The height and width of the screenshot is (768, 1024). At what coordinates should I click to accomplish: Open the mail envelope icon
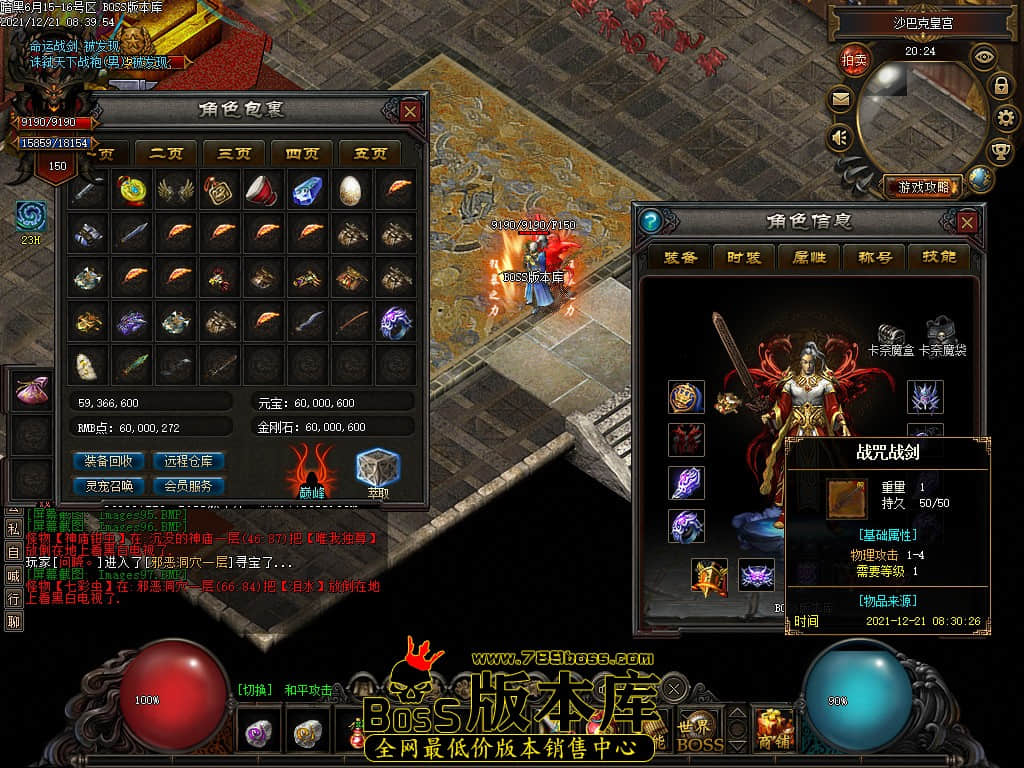click(x=840, y=99)
